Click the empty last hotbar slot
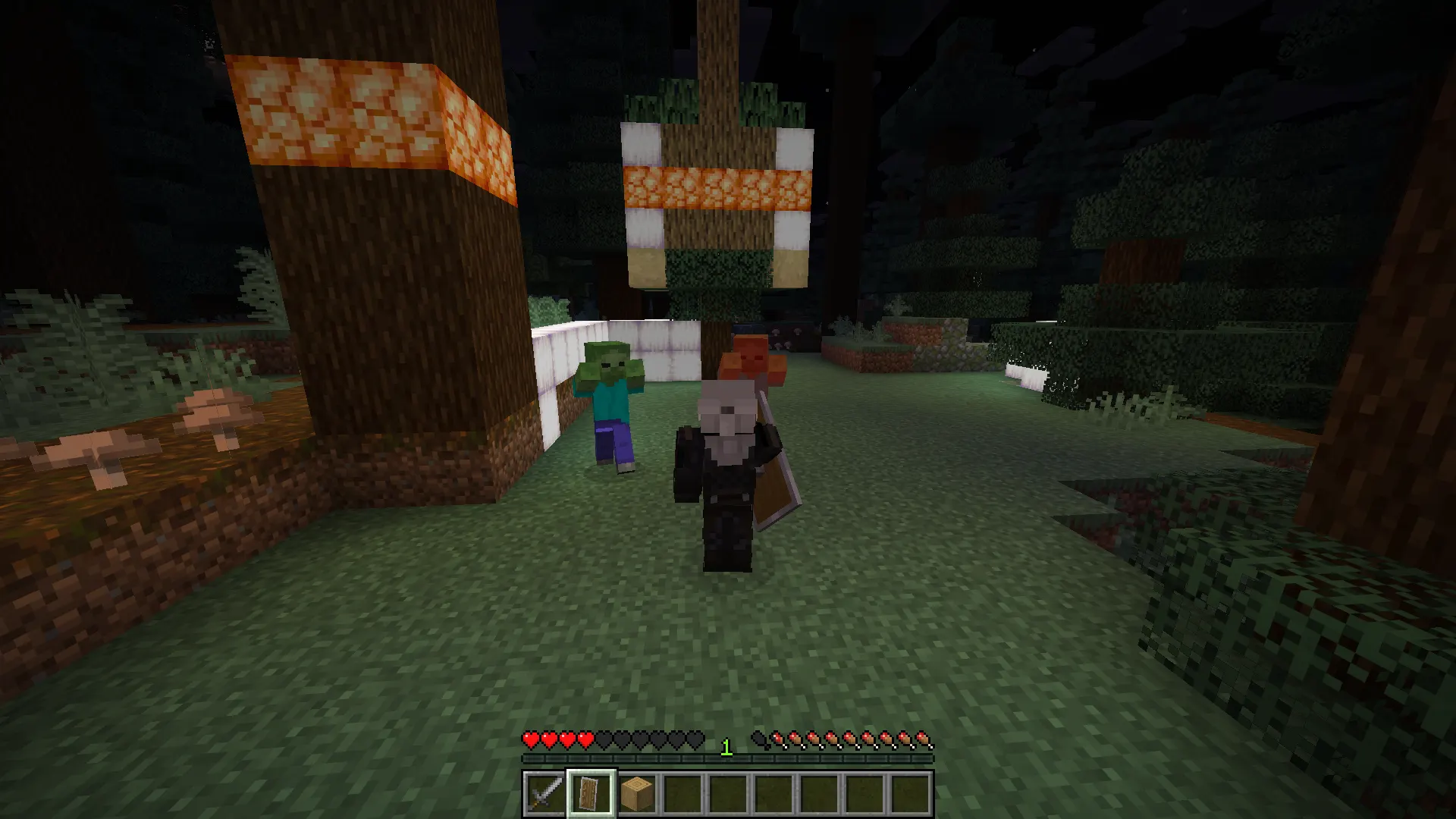 pos(912,792)
